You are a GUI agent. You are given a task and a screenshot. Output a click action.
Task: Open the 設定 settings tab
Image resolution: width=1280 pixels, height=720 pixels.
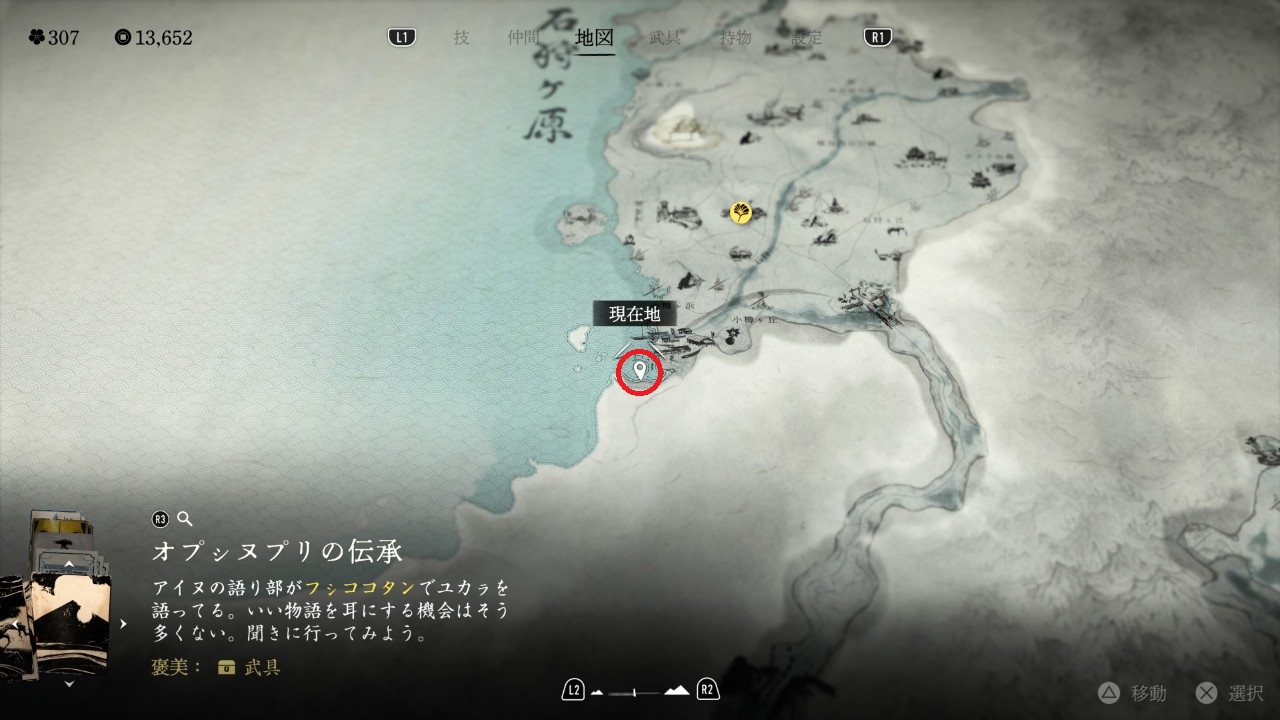tap(807, 38)
